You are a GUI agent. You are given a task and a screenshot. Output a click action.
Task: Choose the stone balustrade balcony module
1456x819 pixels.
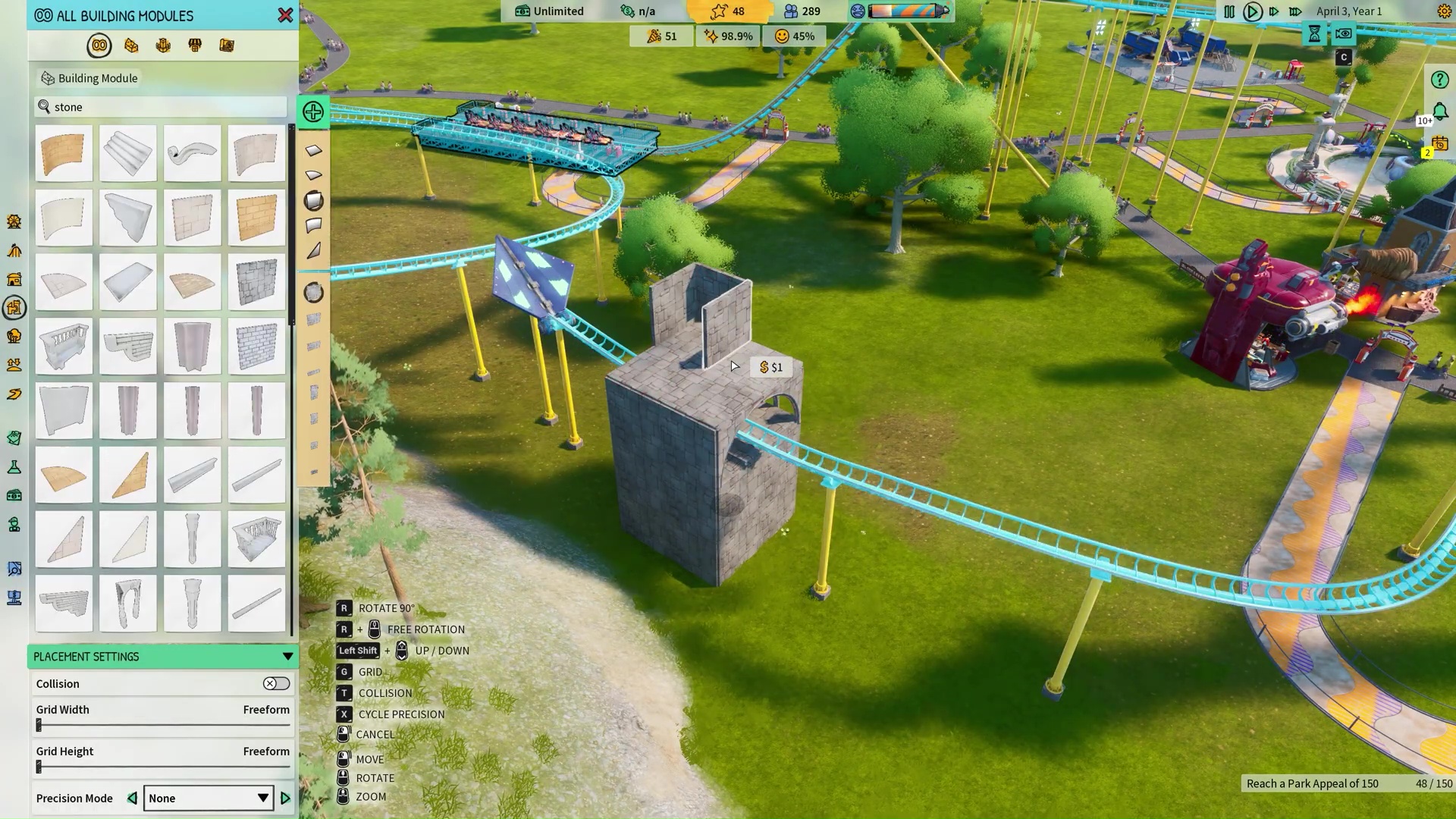64,347
